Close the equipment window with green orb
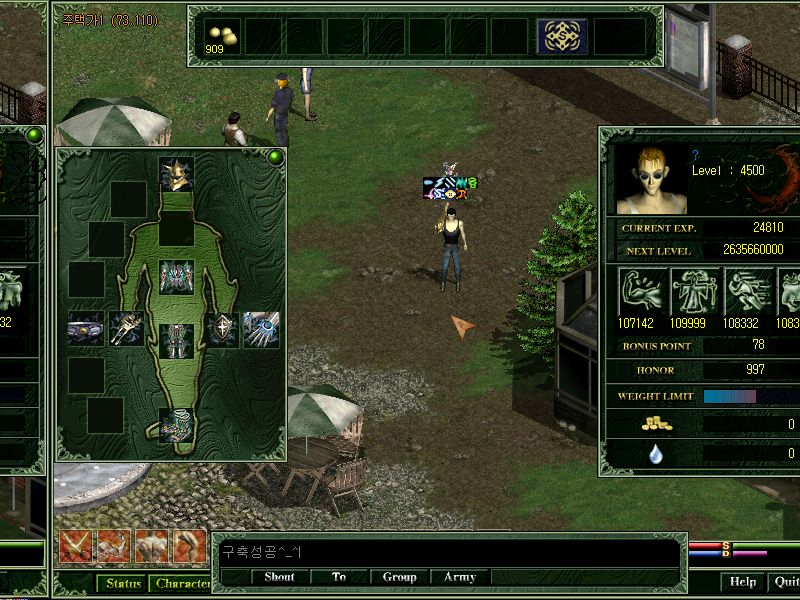800x600 pixels. coord(275,157)
